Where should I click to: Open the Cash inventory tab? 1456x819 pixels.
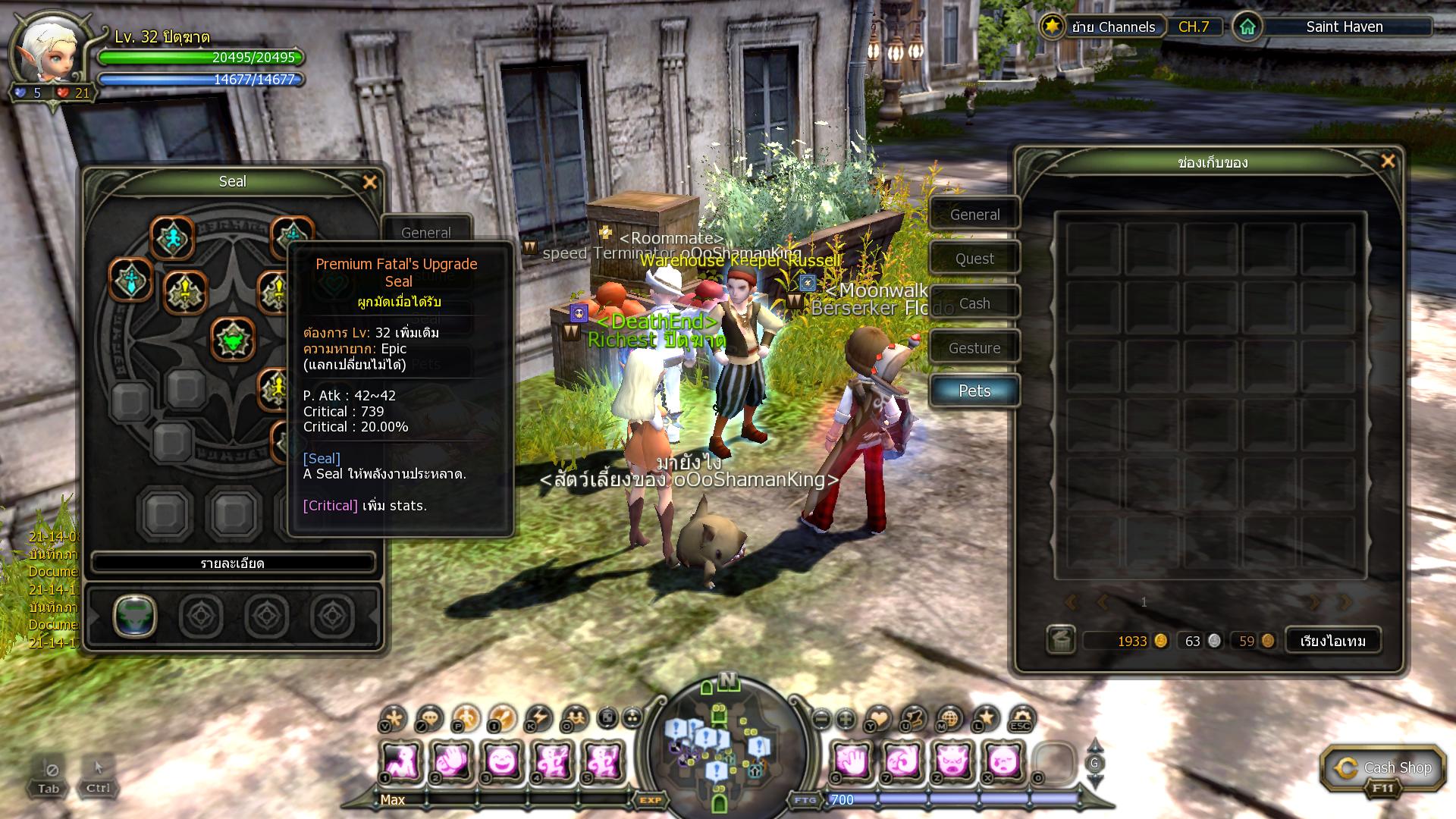pyautogui.click(x=974, y=303)
